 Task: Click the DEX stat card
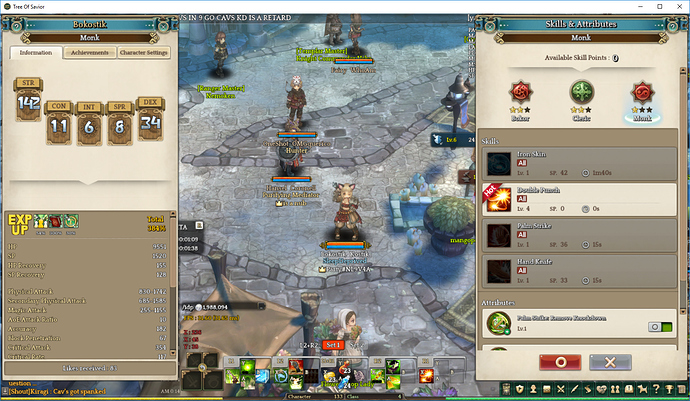click(x=151, y=120)
